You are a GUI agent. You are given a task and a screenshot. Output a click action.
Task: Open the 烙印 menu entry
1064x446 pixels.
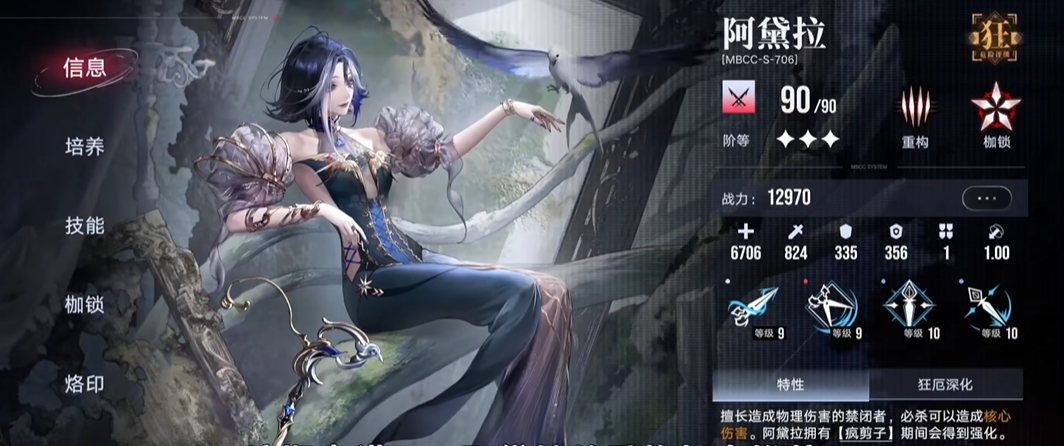coord(84,383)
